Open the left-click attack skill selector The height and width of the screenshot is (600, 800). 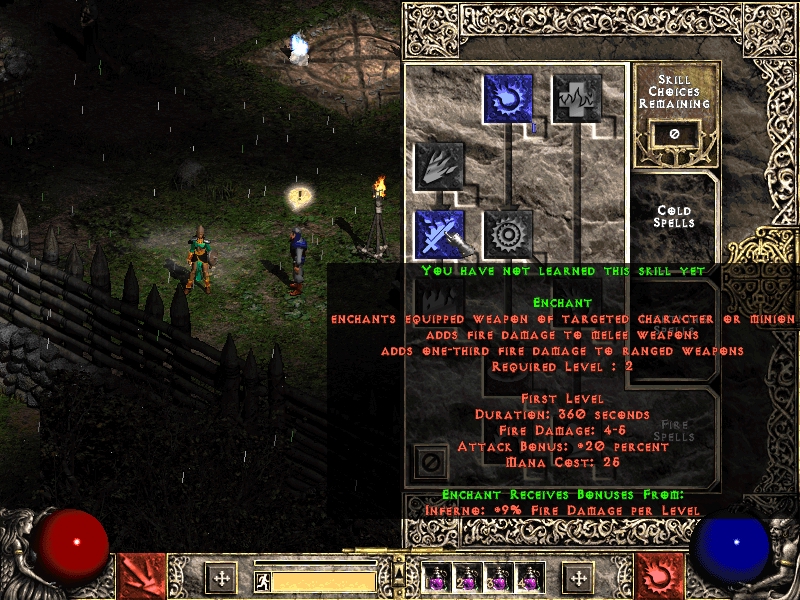pyautogui.click(x=141, y=576)
